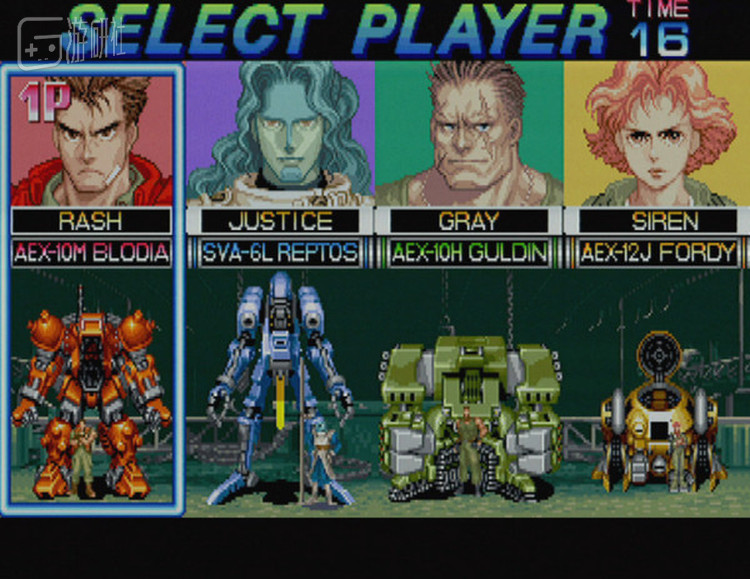Select the yellow Fordy mech
Image resolution: width=750 pixels, height=579 pixels.
point(657,415)
